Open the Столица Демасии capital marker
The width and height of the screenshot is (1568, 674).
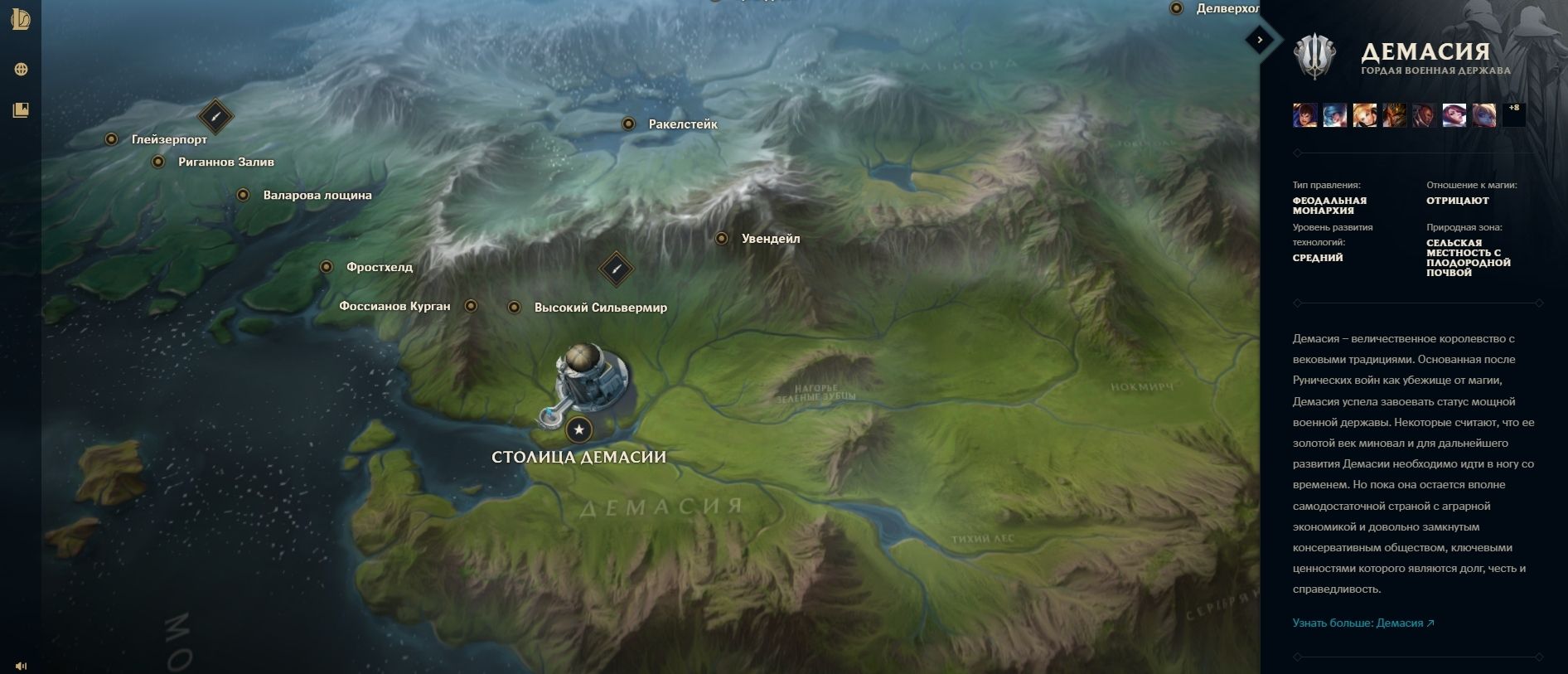578,429
